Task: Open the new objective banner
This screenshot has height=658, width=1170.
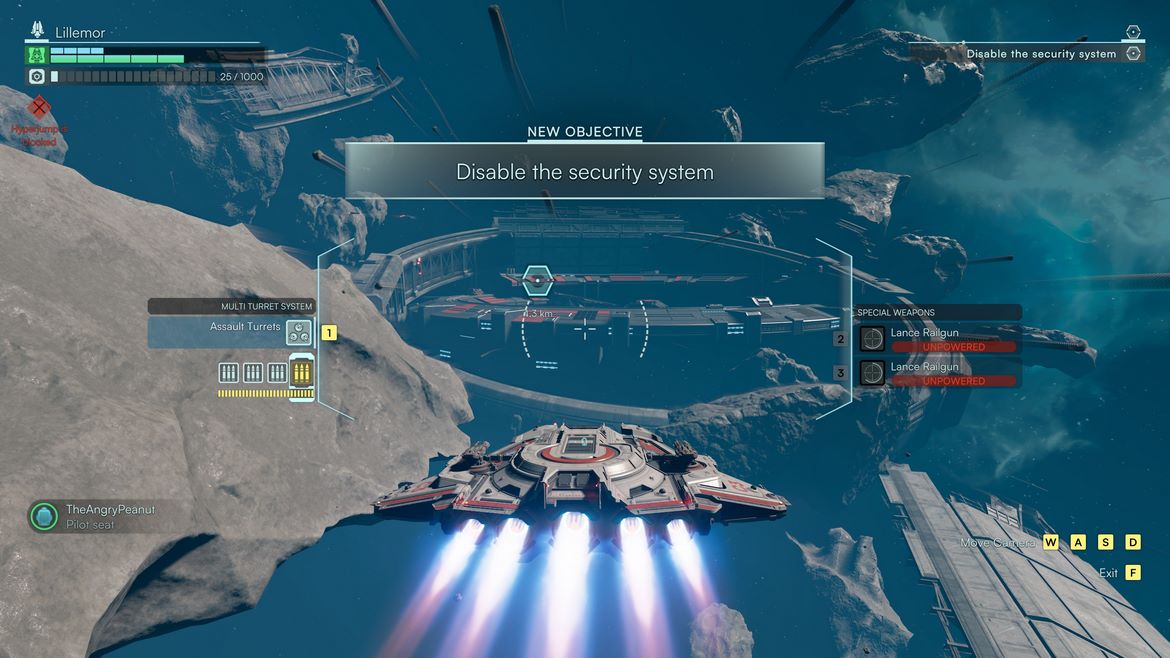Action: (x=585, y=171)
